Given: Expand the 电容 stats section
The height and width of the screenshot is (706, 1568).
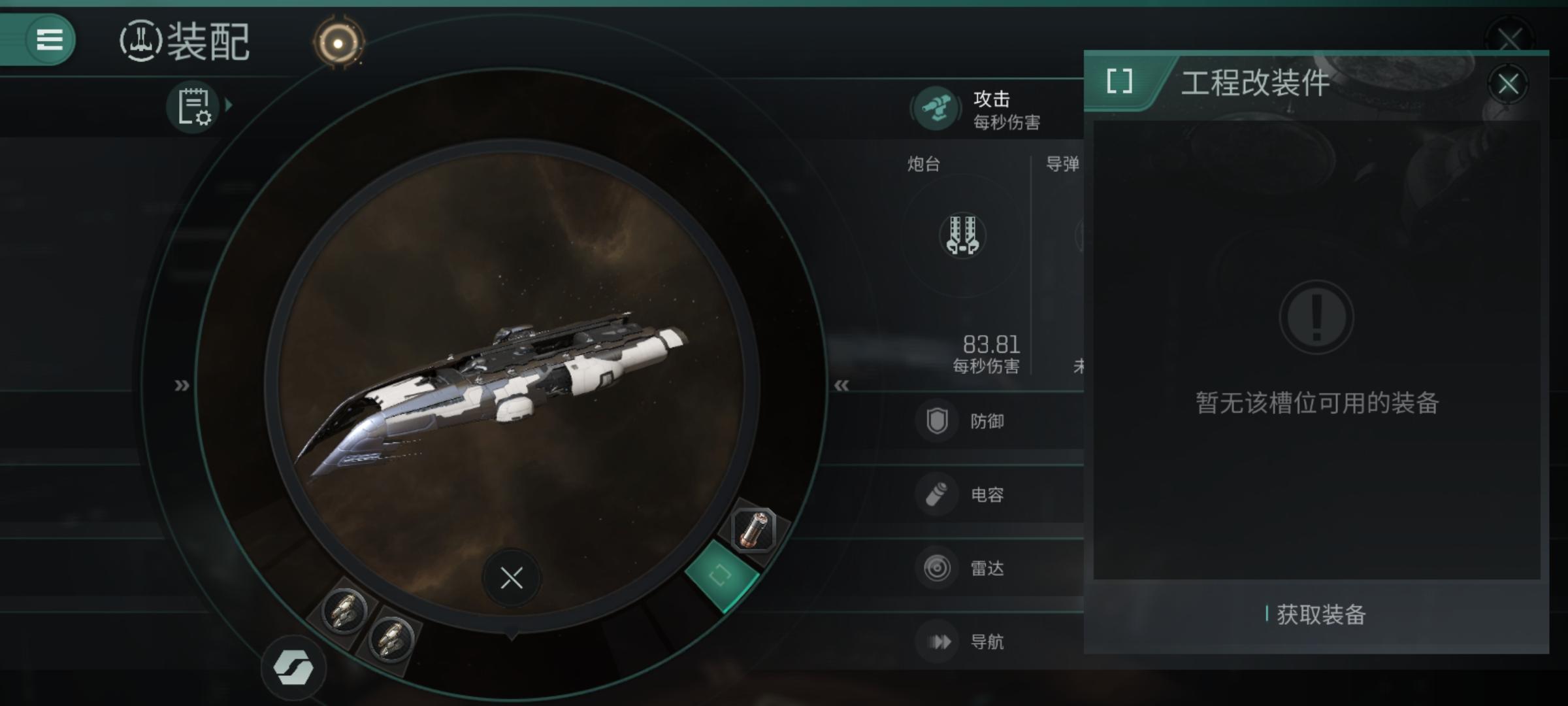Looking at the screenshot, I should 987,495.
